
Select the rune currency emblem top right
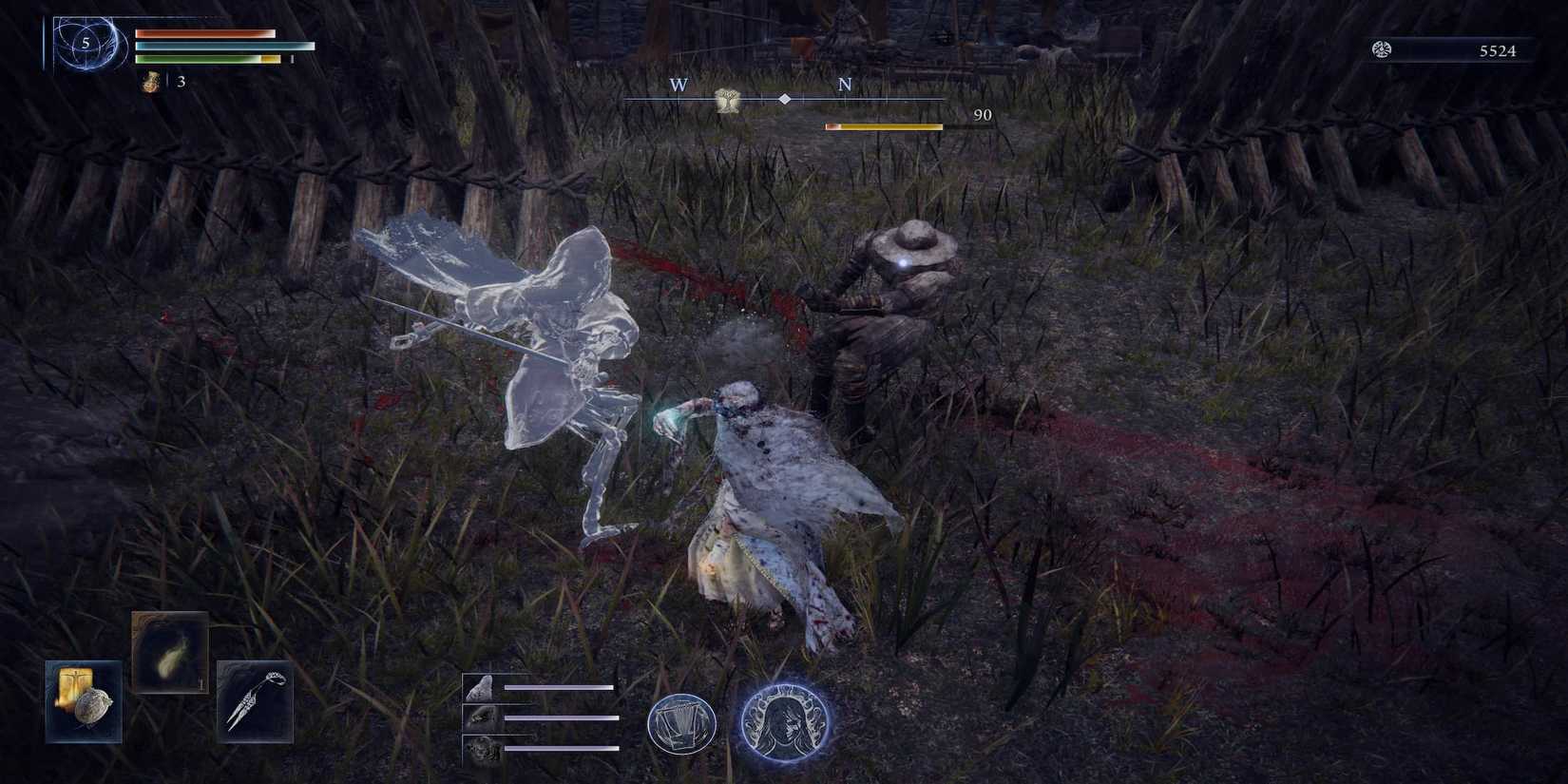click(1383, 51)
